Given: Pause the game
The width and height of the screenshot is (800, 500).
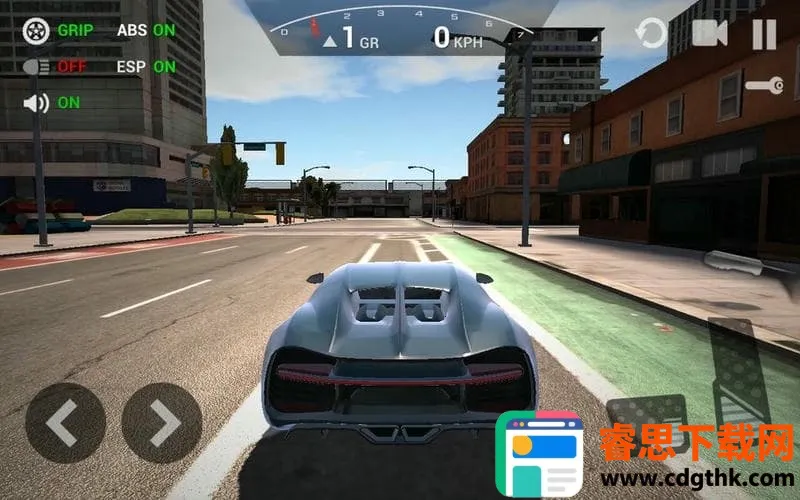Looking at the screenshot, I should click(764, 34).
